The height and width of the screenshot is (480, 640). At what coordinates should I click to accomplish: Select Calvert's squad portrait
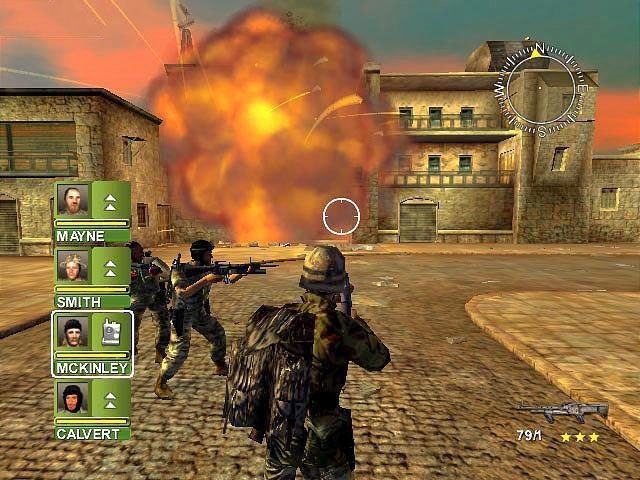73,398
